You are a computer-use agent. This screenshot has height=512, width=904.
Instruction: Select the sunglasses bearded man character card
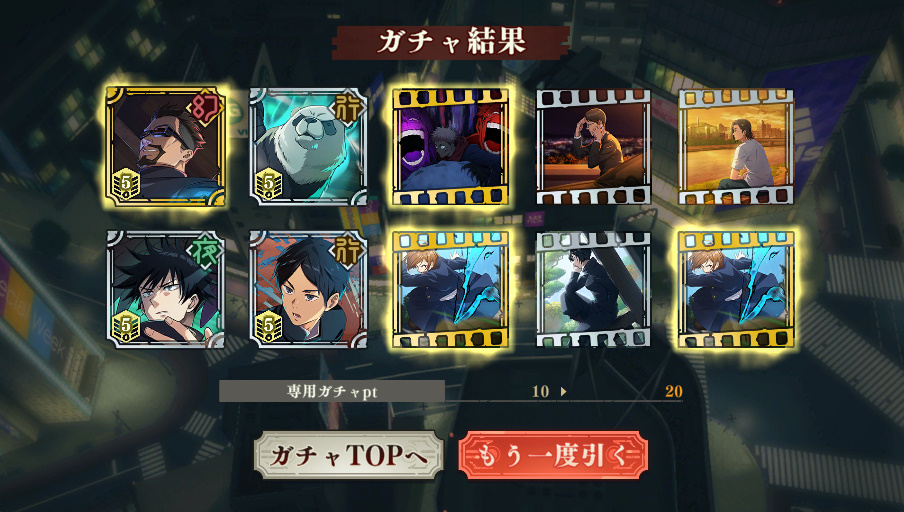click(x=164, y=147)
